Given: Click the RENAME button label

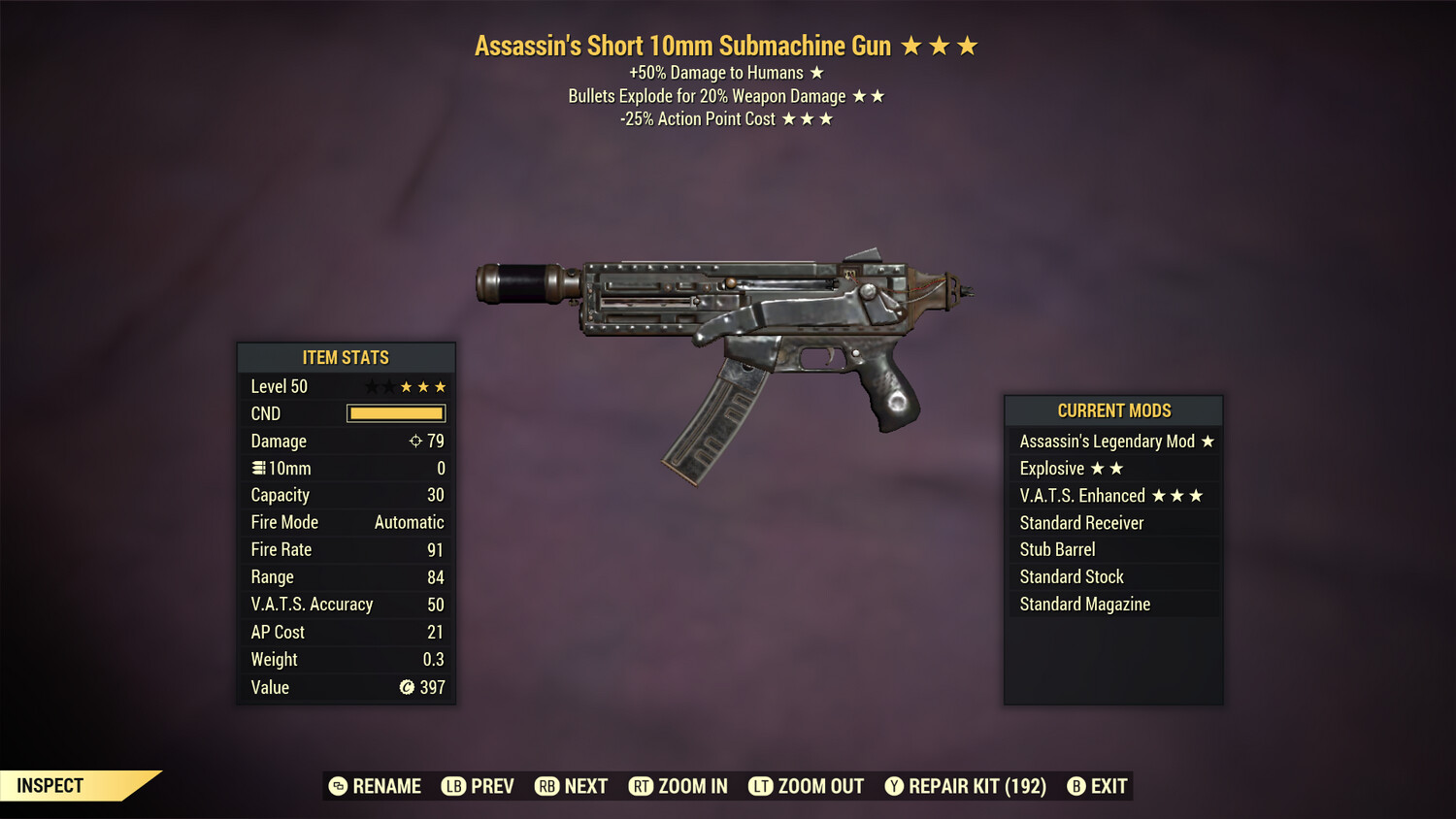Looking at the screenshot, I should [386, 786].
